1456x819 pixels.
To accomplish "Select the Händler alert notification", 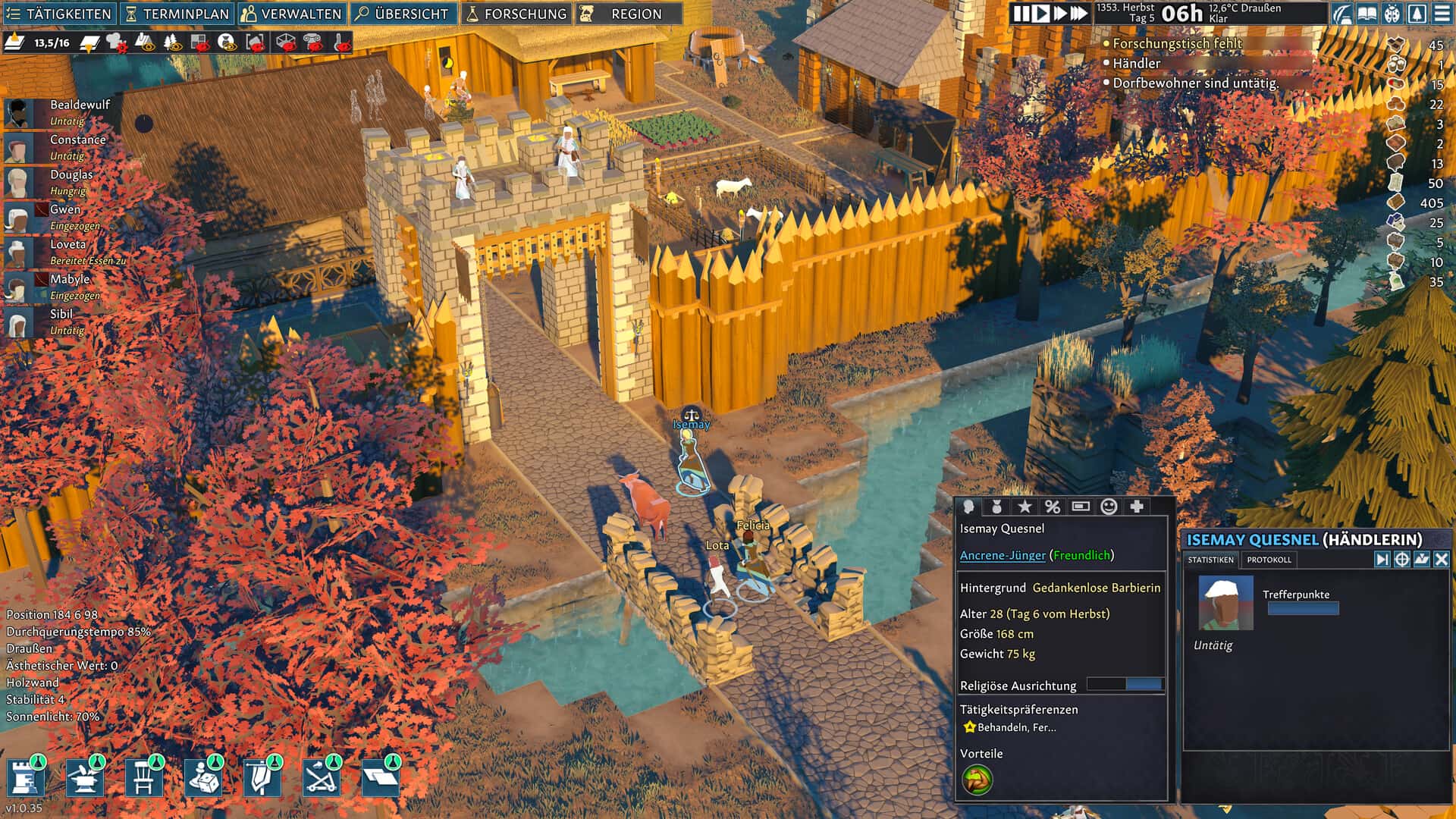I will (1136, 64).
